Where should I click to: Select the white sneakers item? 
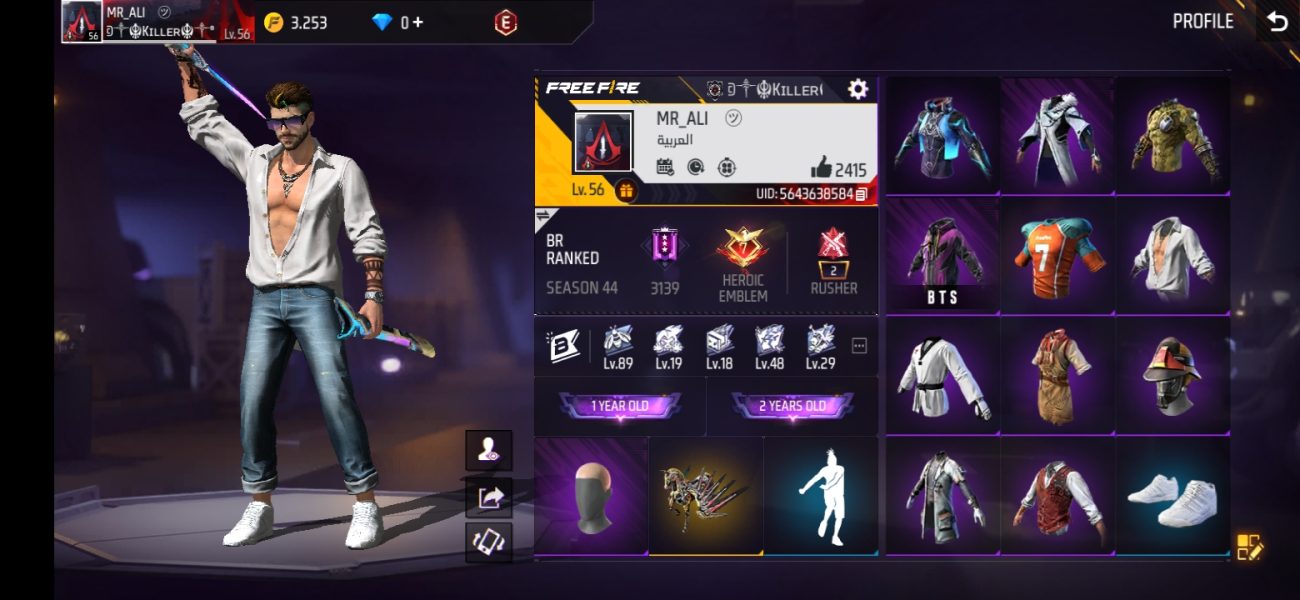1172,497
